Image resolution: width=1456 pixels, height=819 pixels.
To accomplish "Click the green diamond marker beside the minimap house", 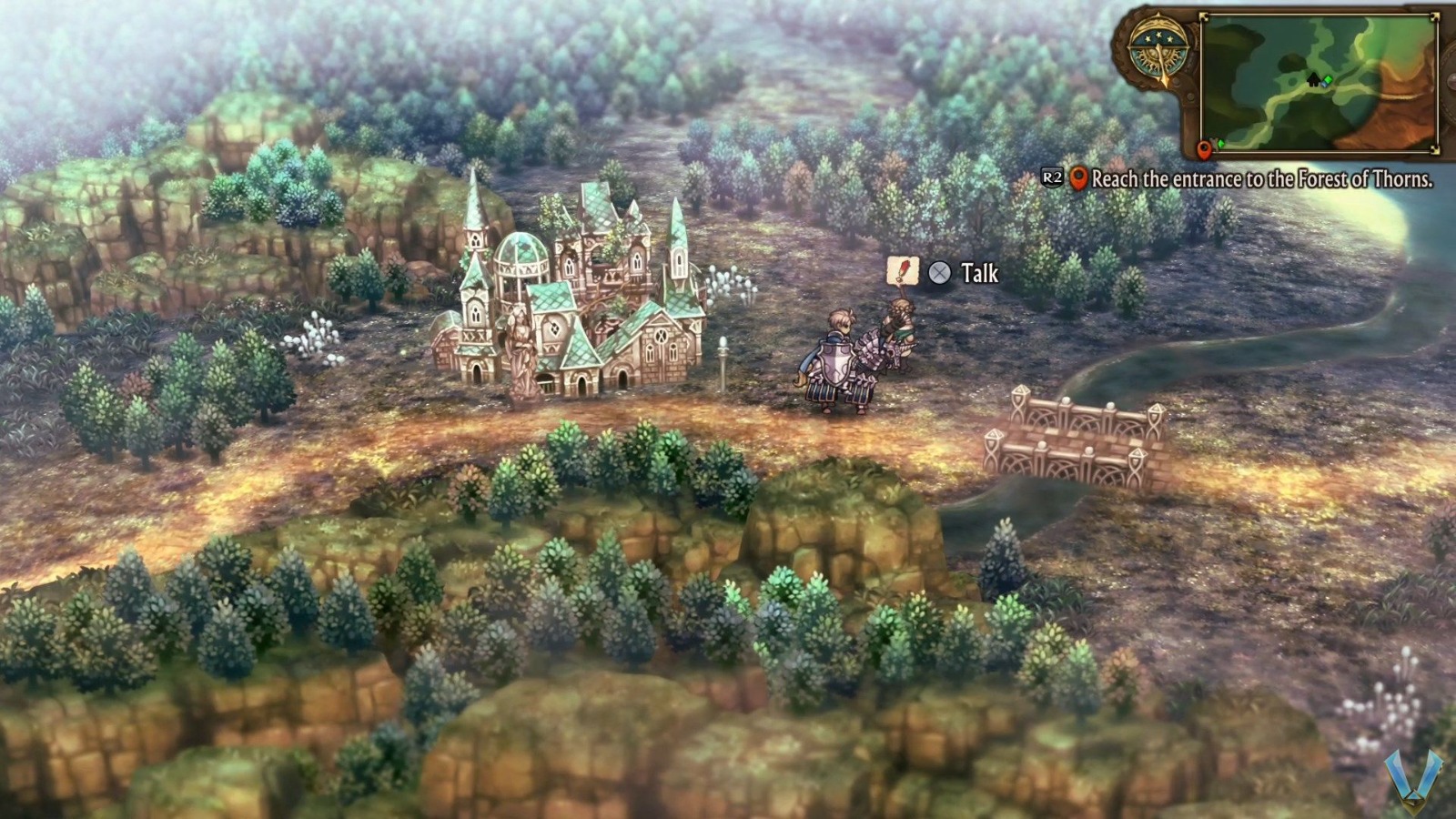I will (1328, 80).
